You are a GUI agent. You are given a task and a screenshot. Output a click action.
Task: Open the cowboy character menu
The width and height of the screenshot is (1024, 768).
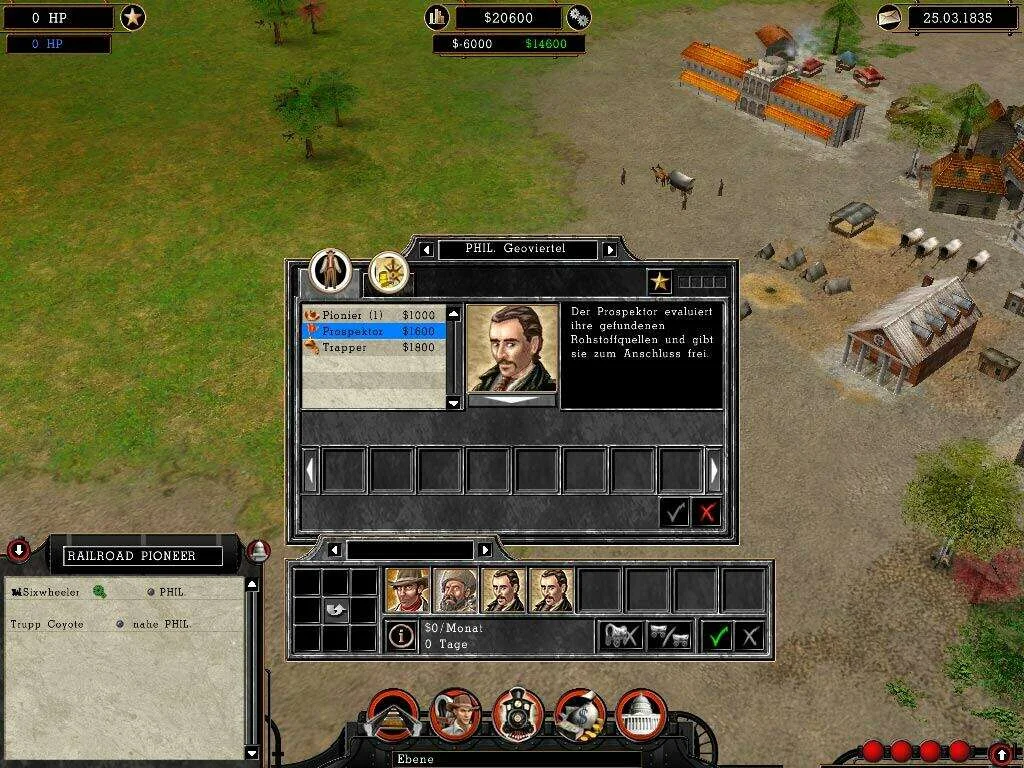pos(456,713)
